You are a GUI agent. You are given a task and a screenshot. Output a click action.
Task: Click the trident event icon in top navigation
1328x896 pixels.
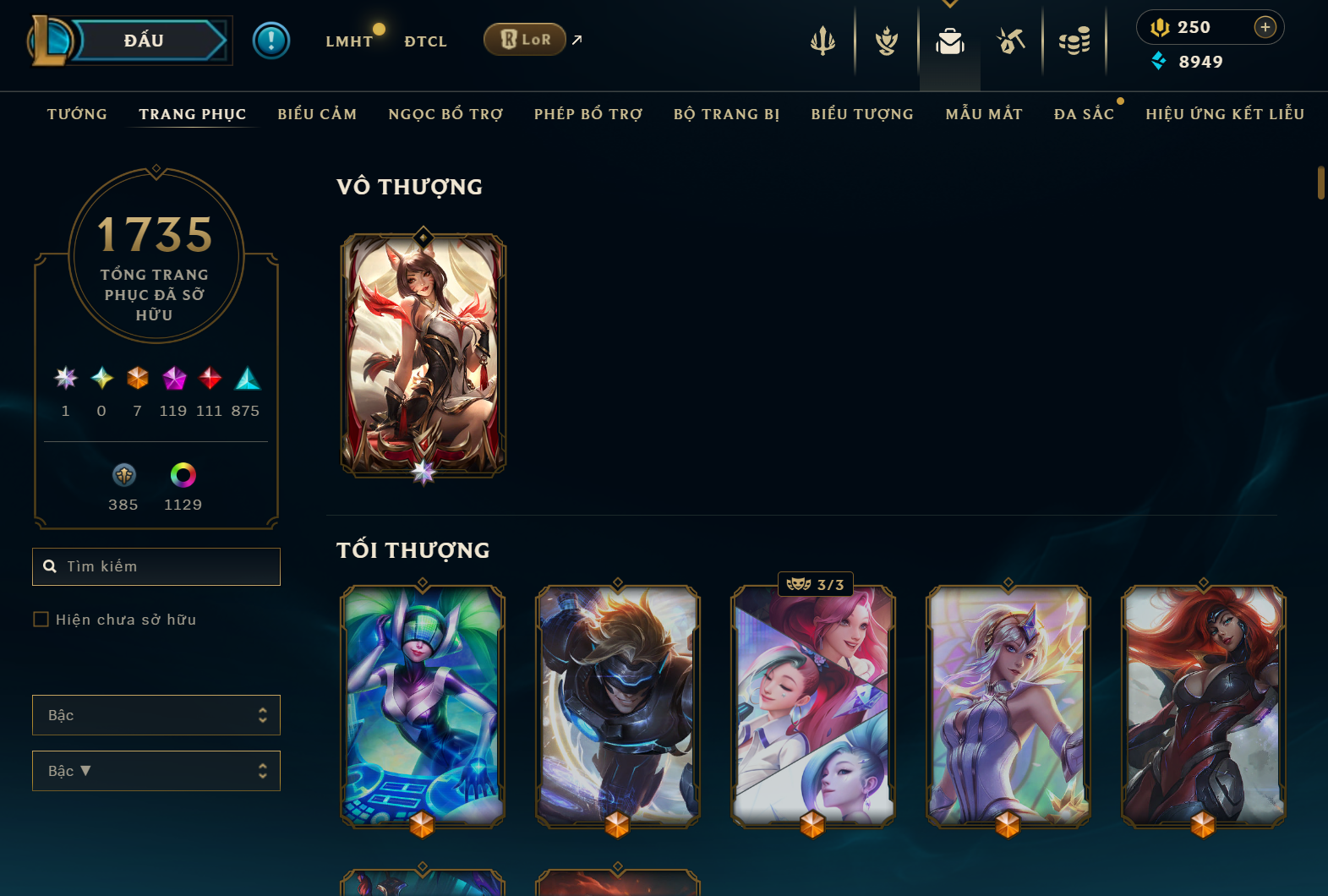coord(822,40)
